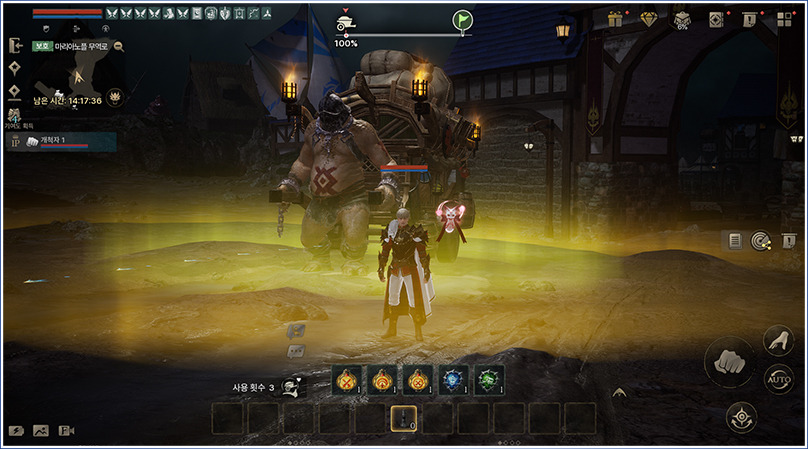This screenshot has width=808, height=449.
Task: Open the scroll document icon
Action: [x=735, y=240]
